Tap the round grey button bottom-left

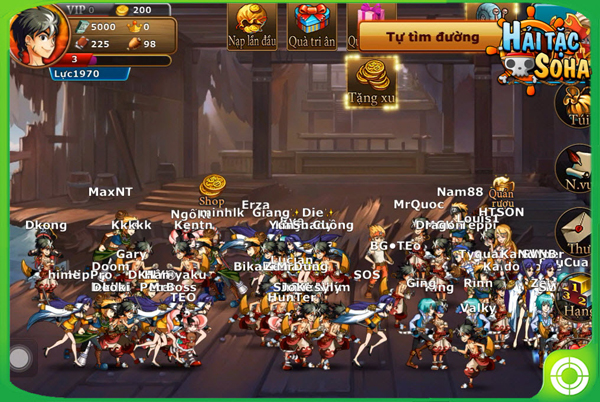20,357
